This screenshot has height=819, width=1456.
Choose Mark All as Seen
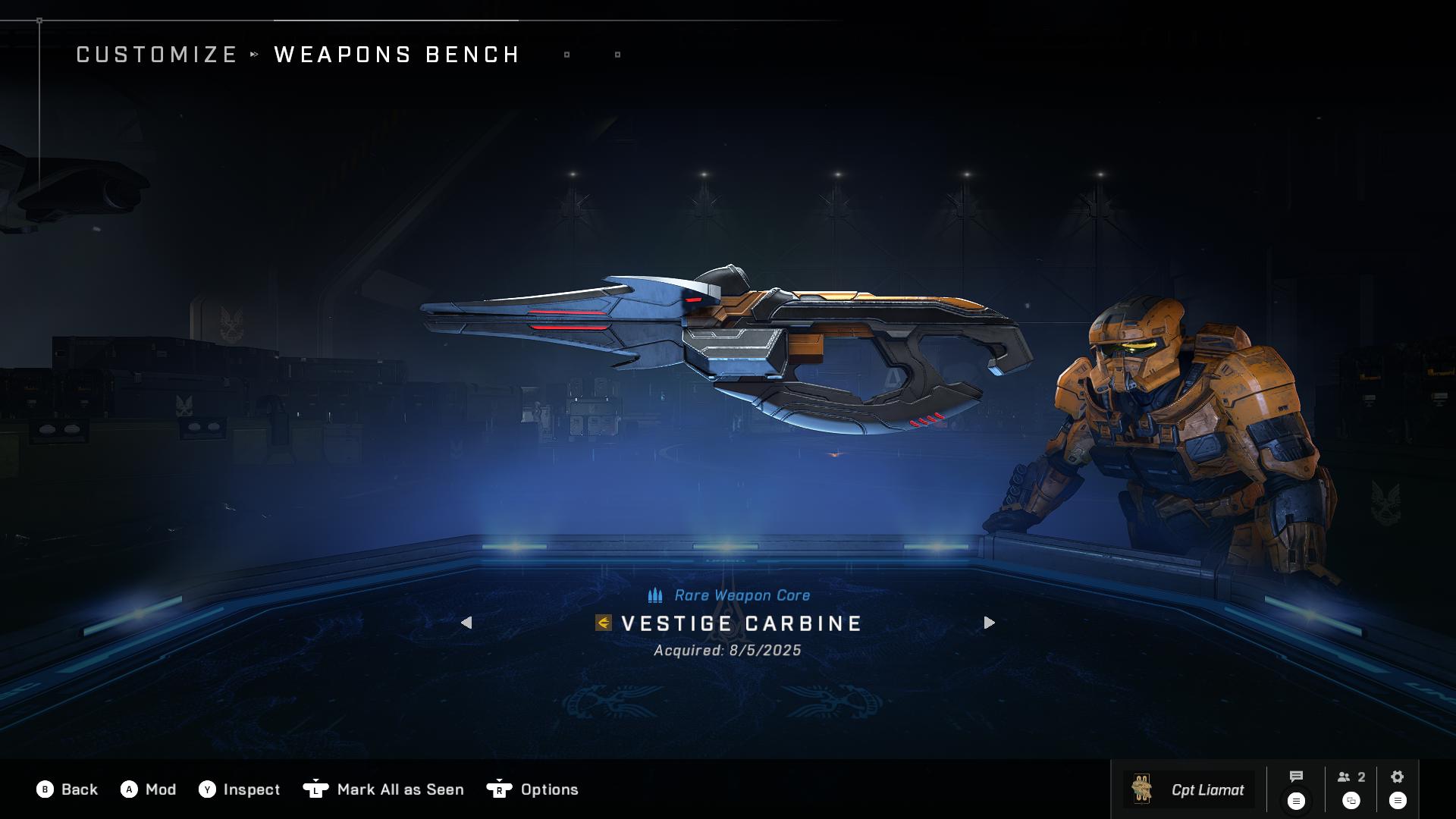point(384,789)
